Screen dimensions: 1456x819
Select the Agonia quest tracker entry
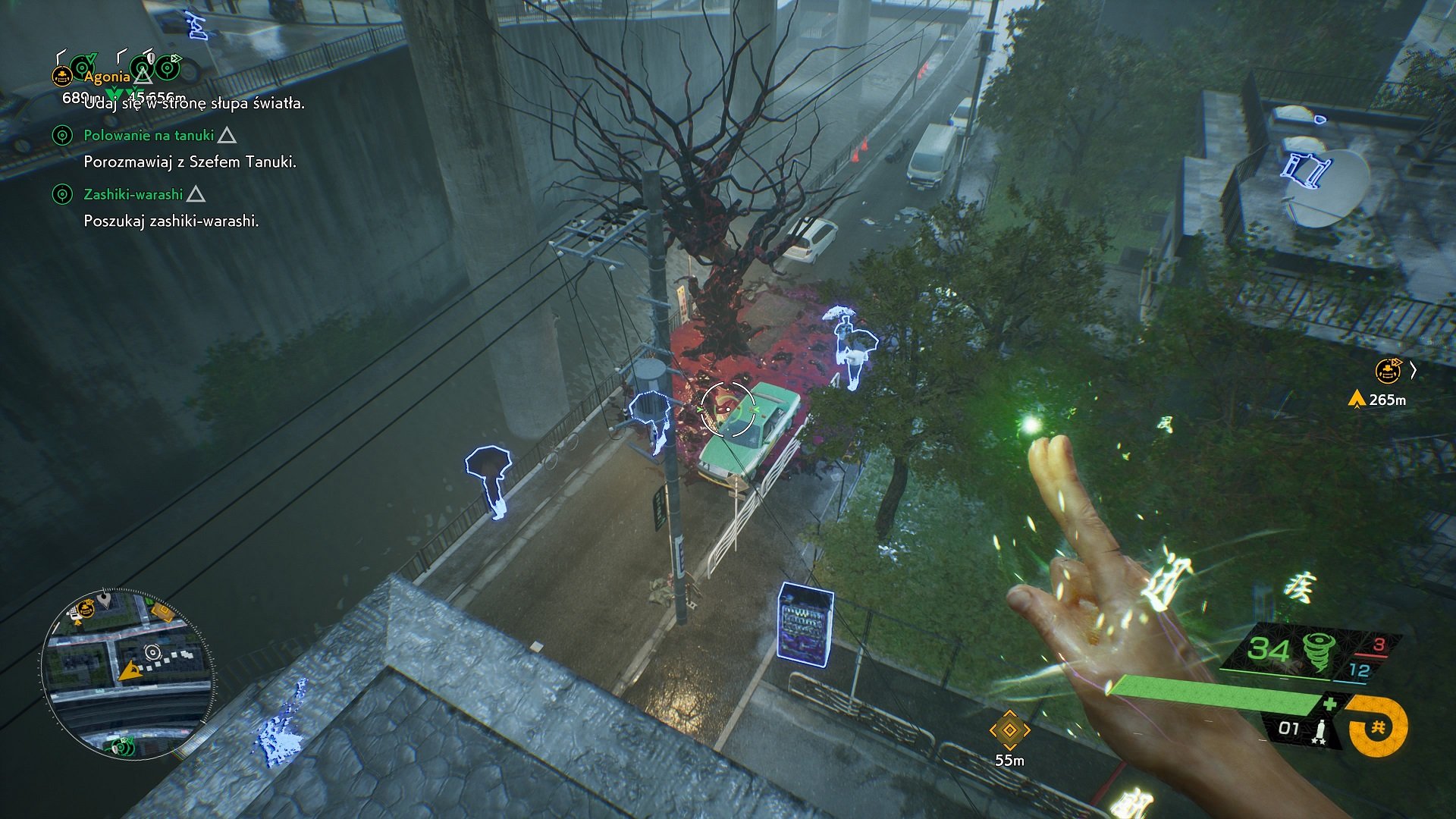pyautogui.click(x=107, y=77)
